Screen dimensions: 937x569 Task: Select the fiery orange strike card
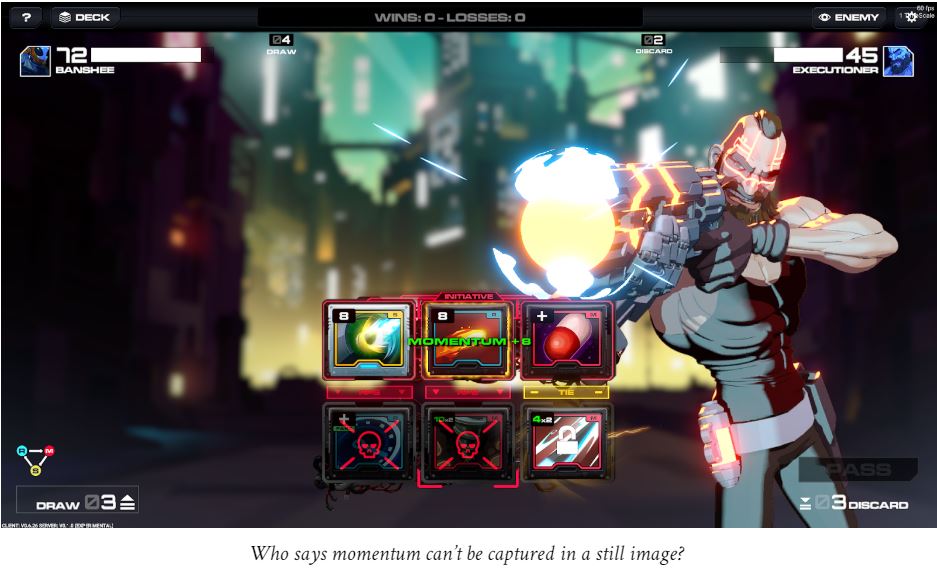point(467,341)
